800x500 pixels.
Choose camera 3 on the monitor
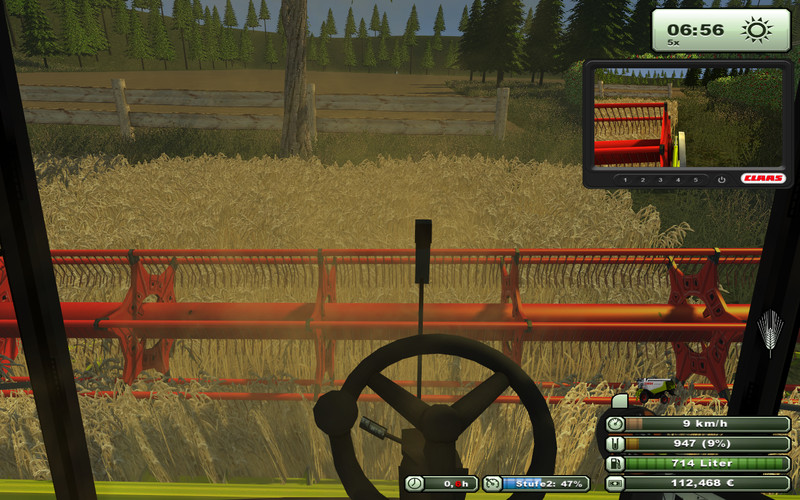click(x=661, y=180)
